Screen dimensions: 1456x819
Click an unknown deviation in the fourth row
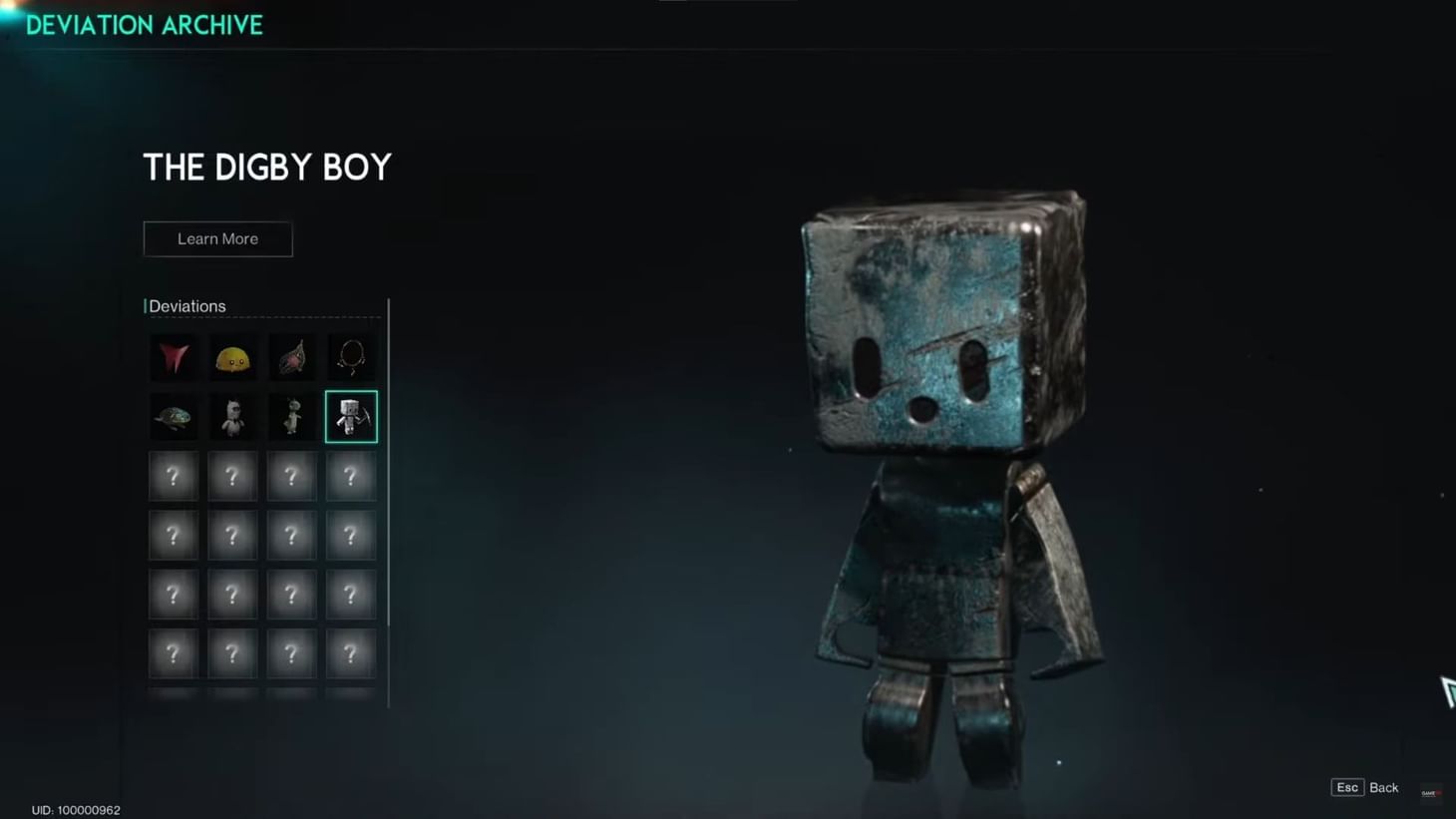[x=232, y=535]
